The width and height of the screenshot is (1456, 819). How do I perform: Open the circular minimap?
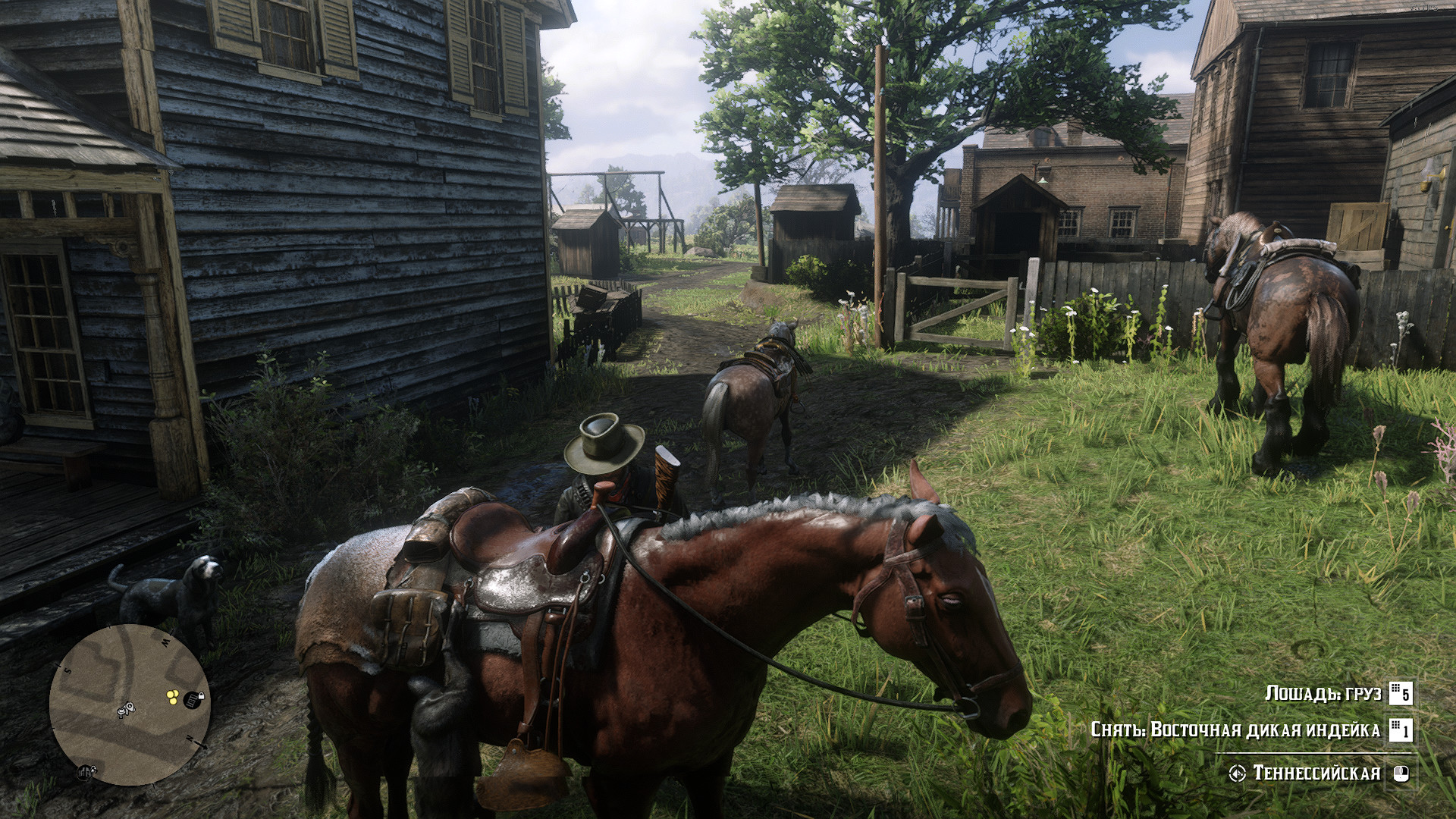coord(129,705)
